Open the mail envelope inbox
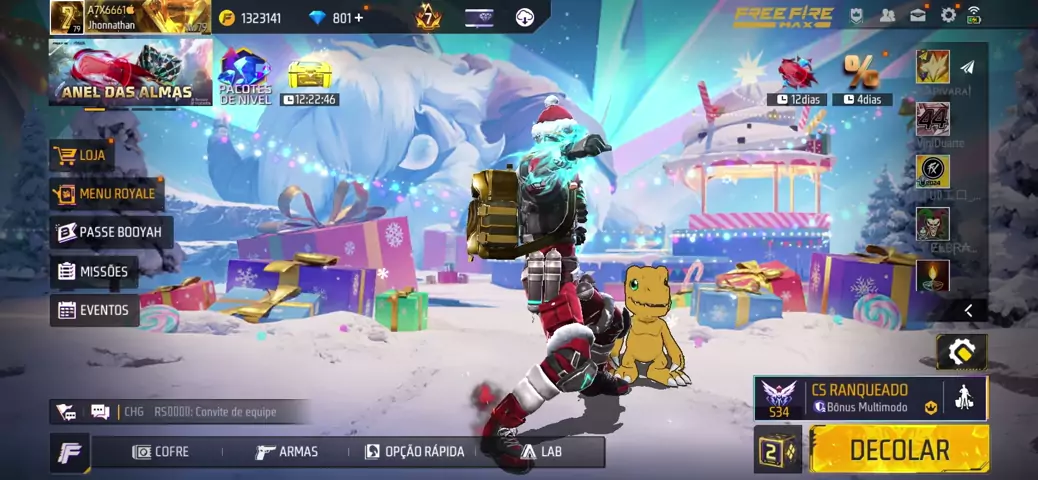 917,15
